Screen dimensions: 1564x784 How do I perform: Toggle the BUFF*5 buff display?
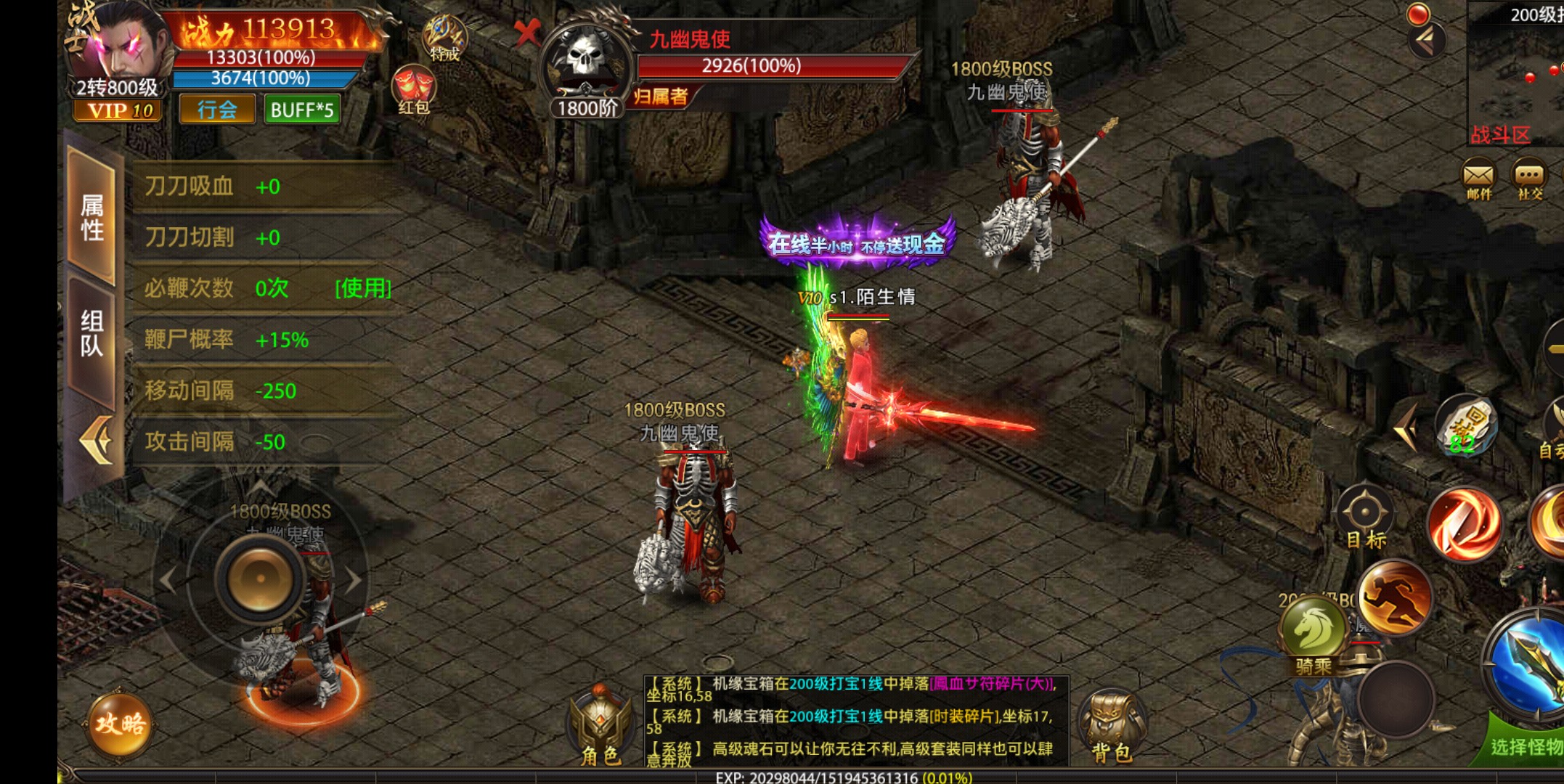pos(301,110)
